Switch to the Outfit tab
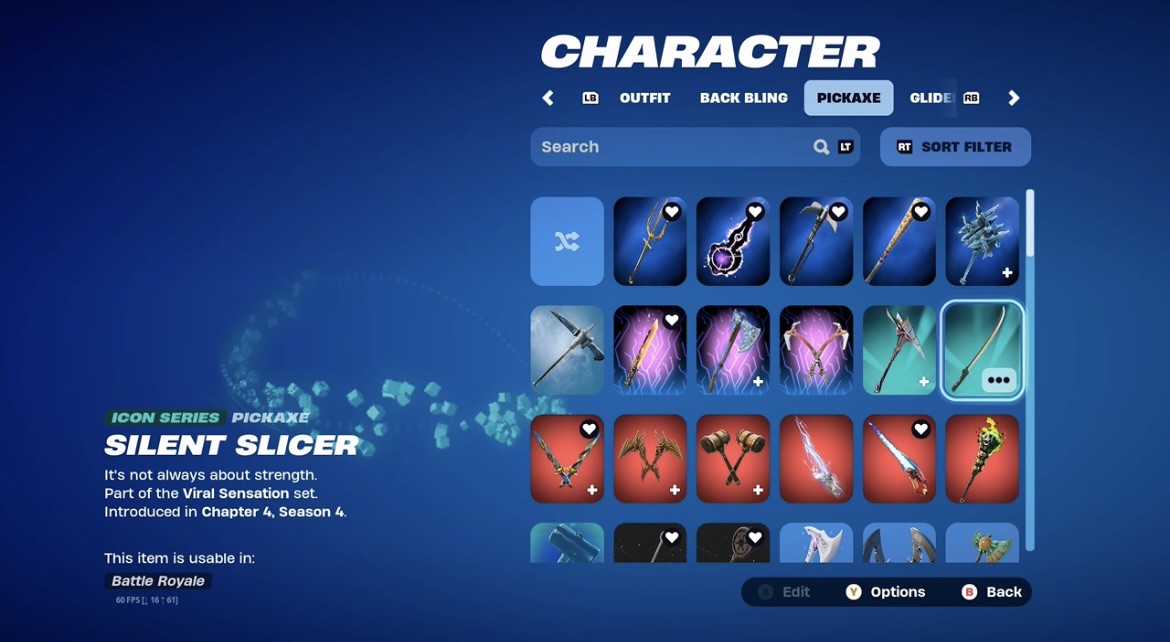 [644, 98]
